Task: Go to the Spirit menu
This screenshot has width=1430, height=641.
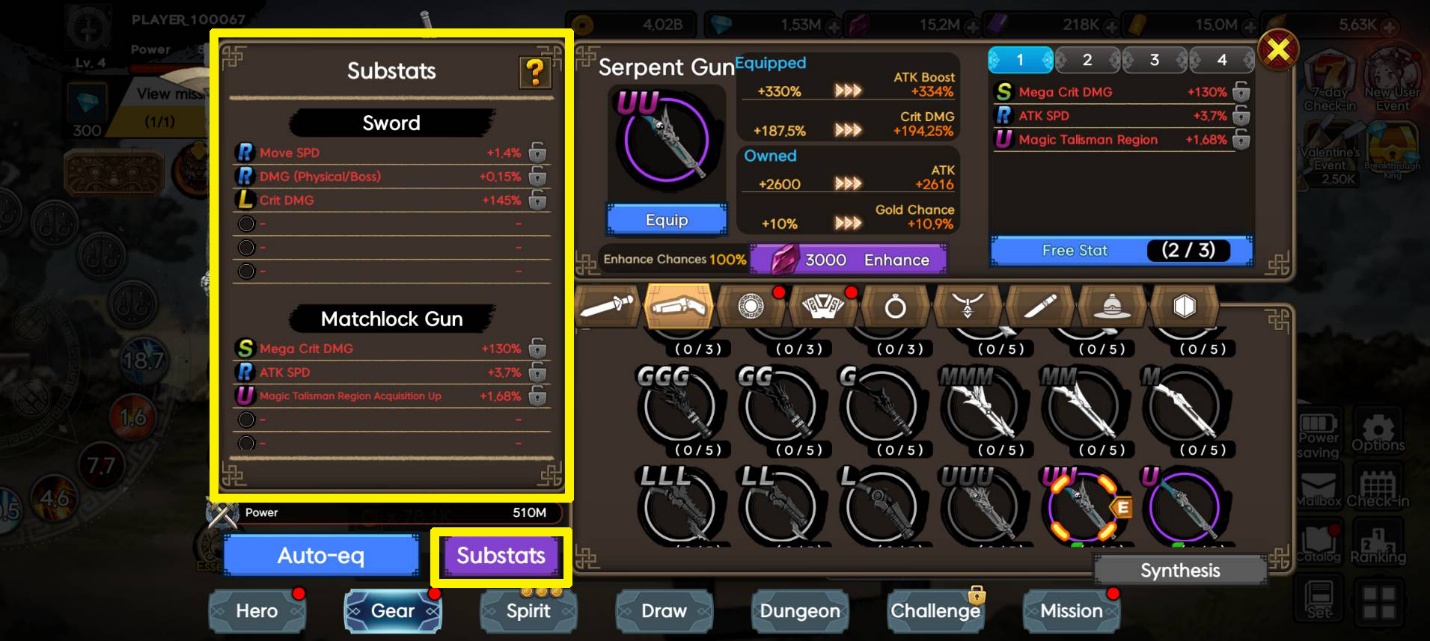Action: (x=528, y=611)
